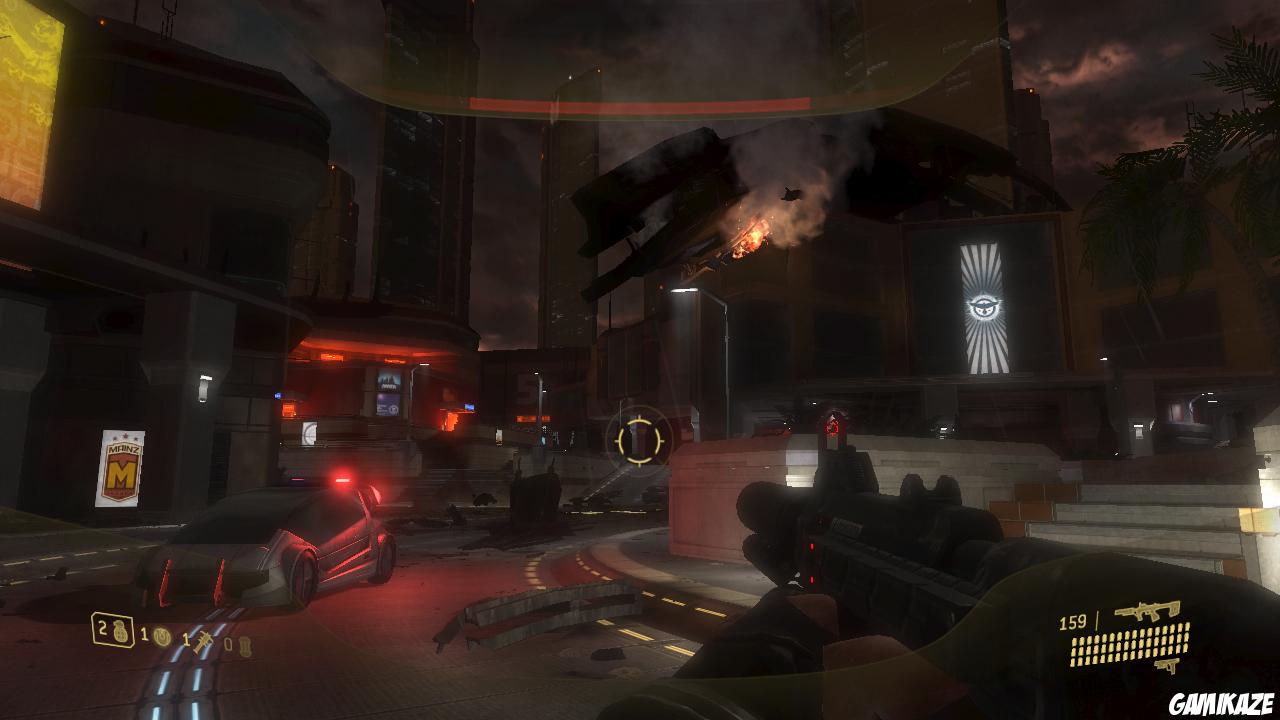Click the magnum pistol icon below the ammo bullets
Image resolution: width=1280 pixels, height=720 pixels.
click(x=1169, y=666)
